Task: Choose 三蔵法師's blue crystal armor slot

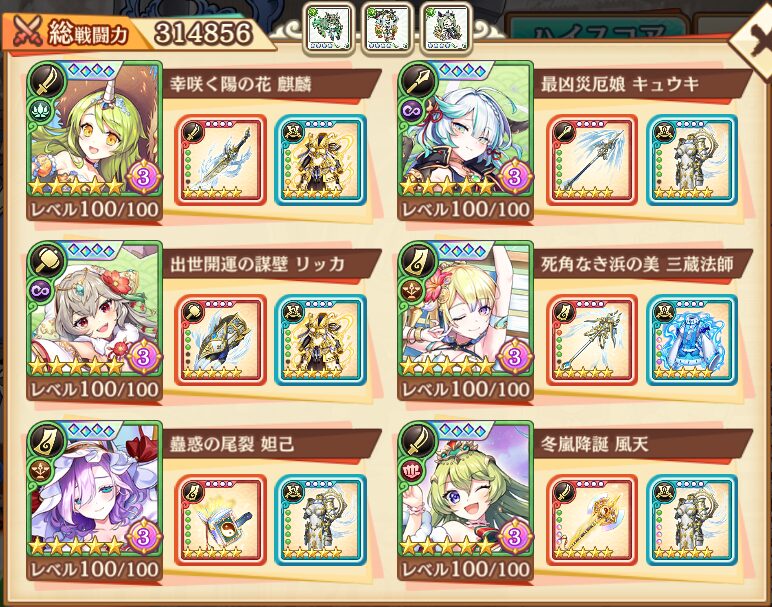Action: pos(690,340)
